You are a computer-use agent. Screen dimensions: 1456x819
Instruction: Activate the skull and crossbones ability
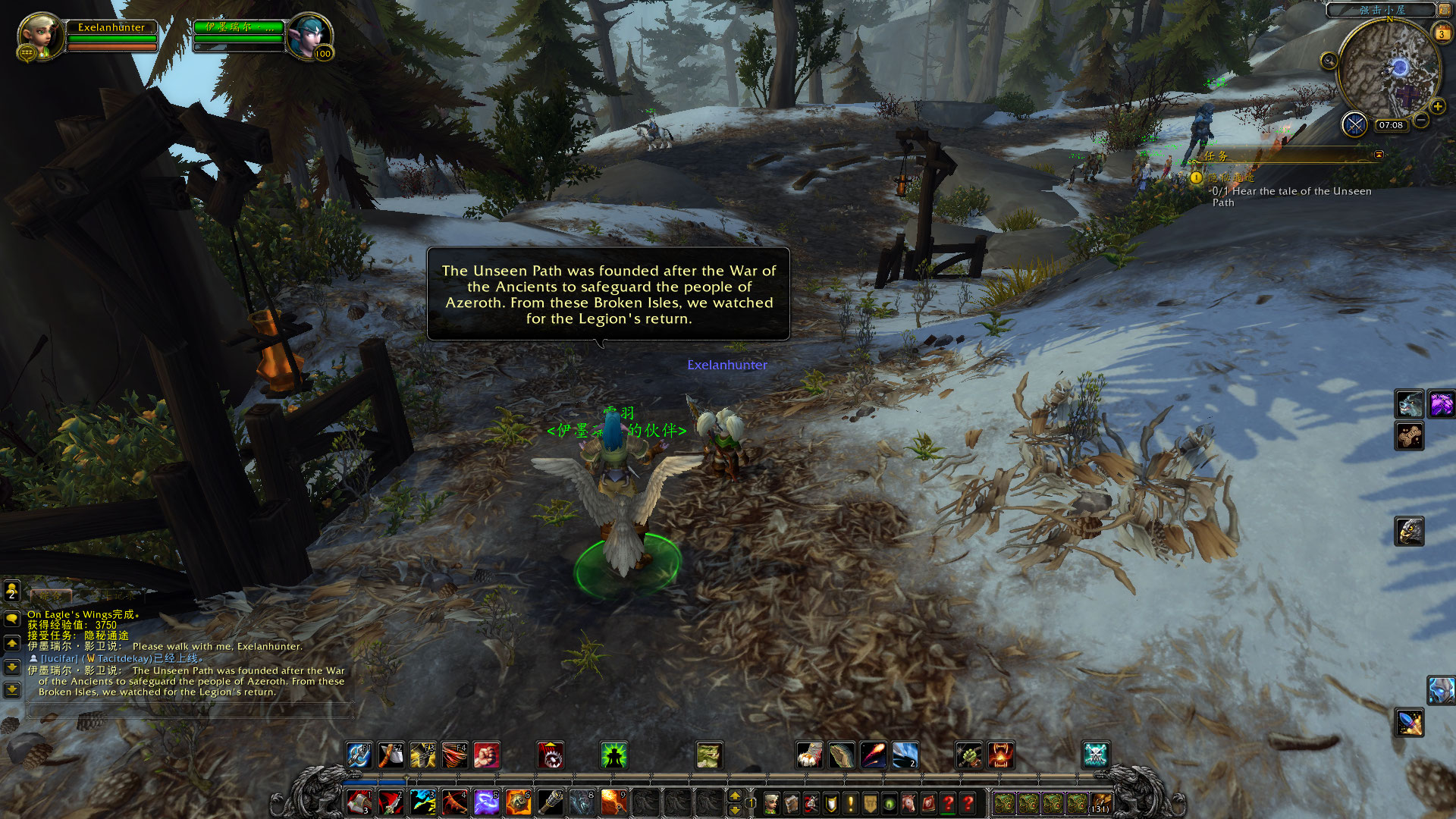point(1095,755)
